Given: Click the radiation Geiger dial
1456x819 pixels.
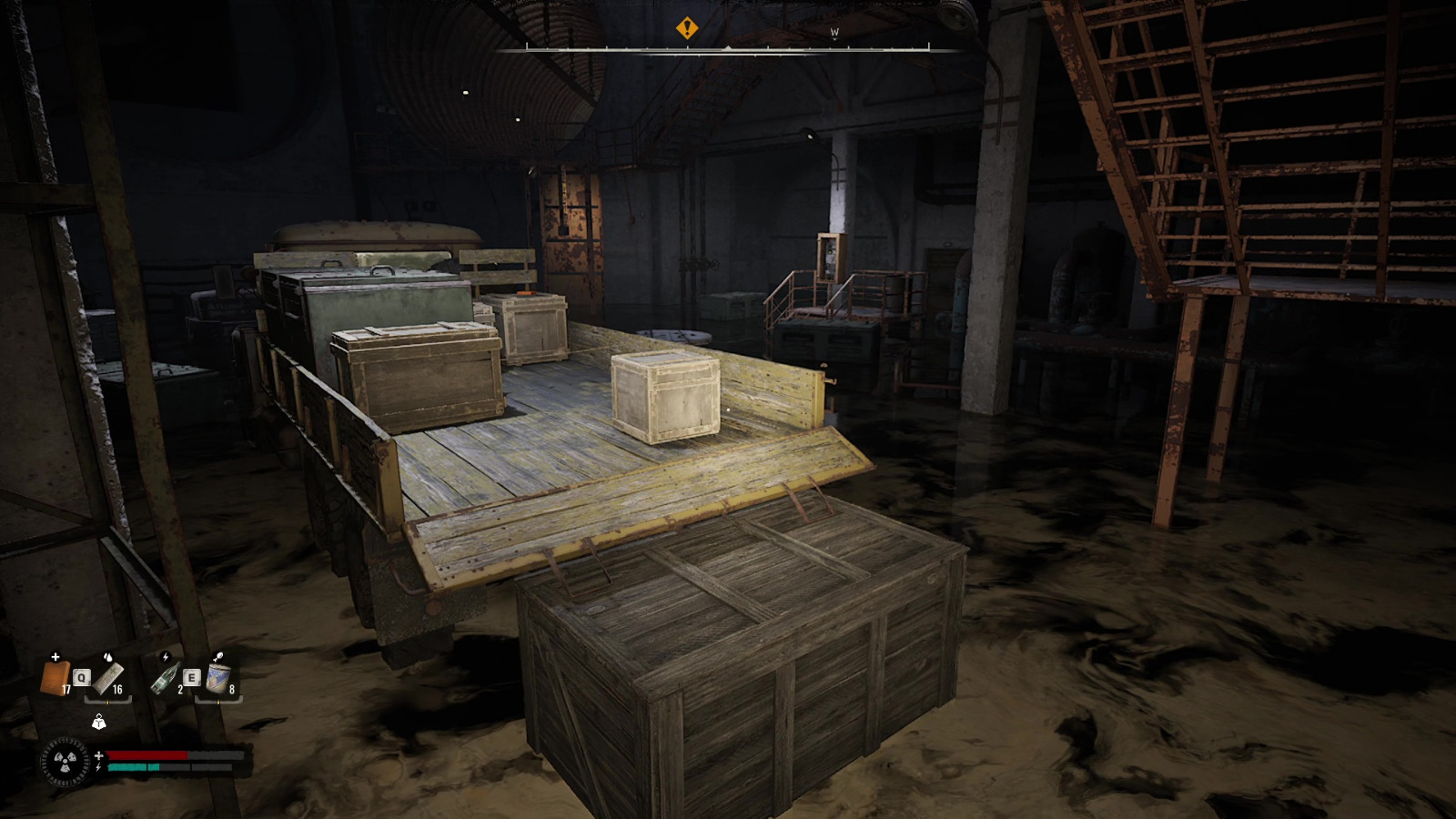Looking at the screenshot, I should 65,763.
